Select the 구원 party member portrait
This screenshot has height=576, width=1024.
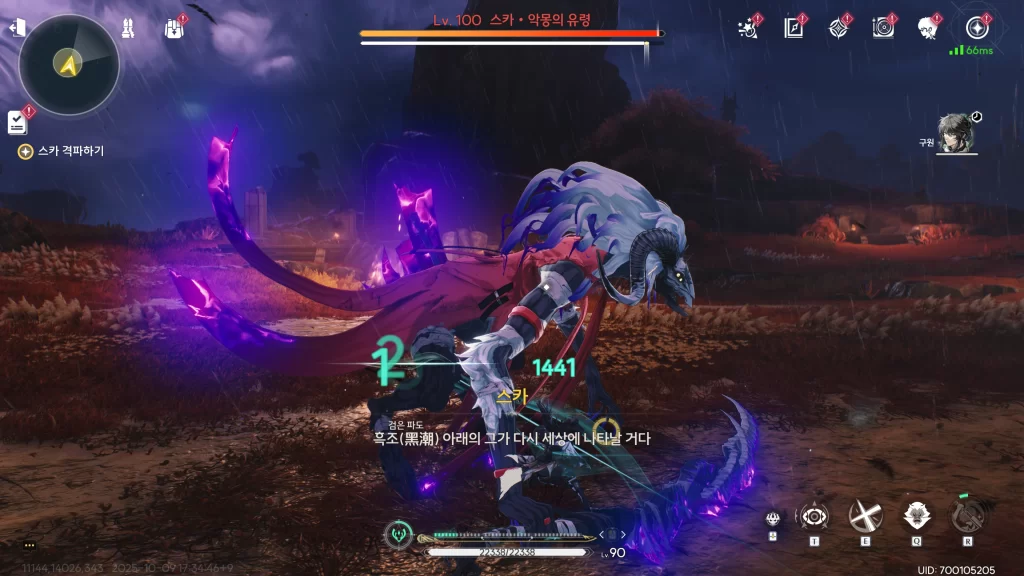click(957, 134)
